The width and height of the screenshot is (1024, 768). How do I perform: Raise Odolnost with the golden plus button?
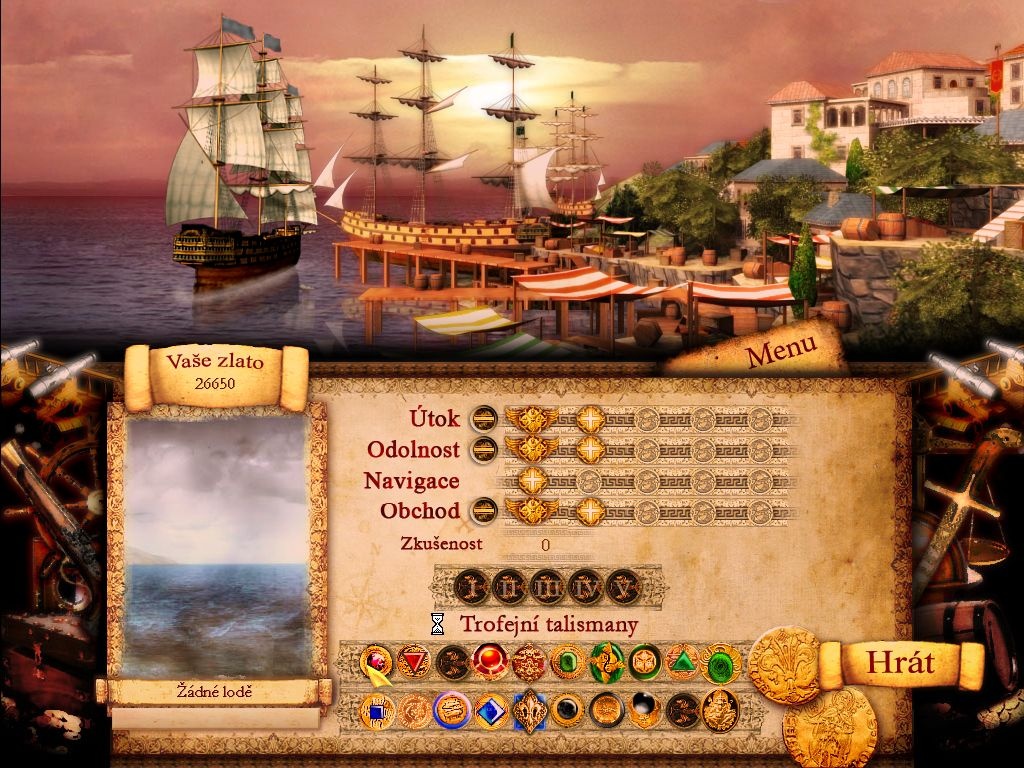590,449
